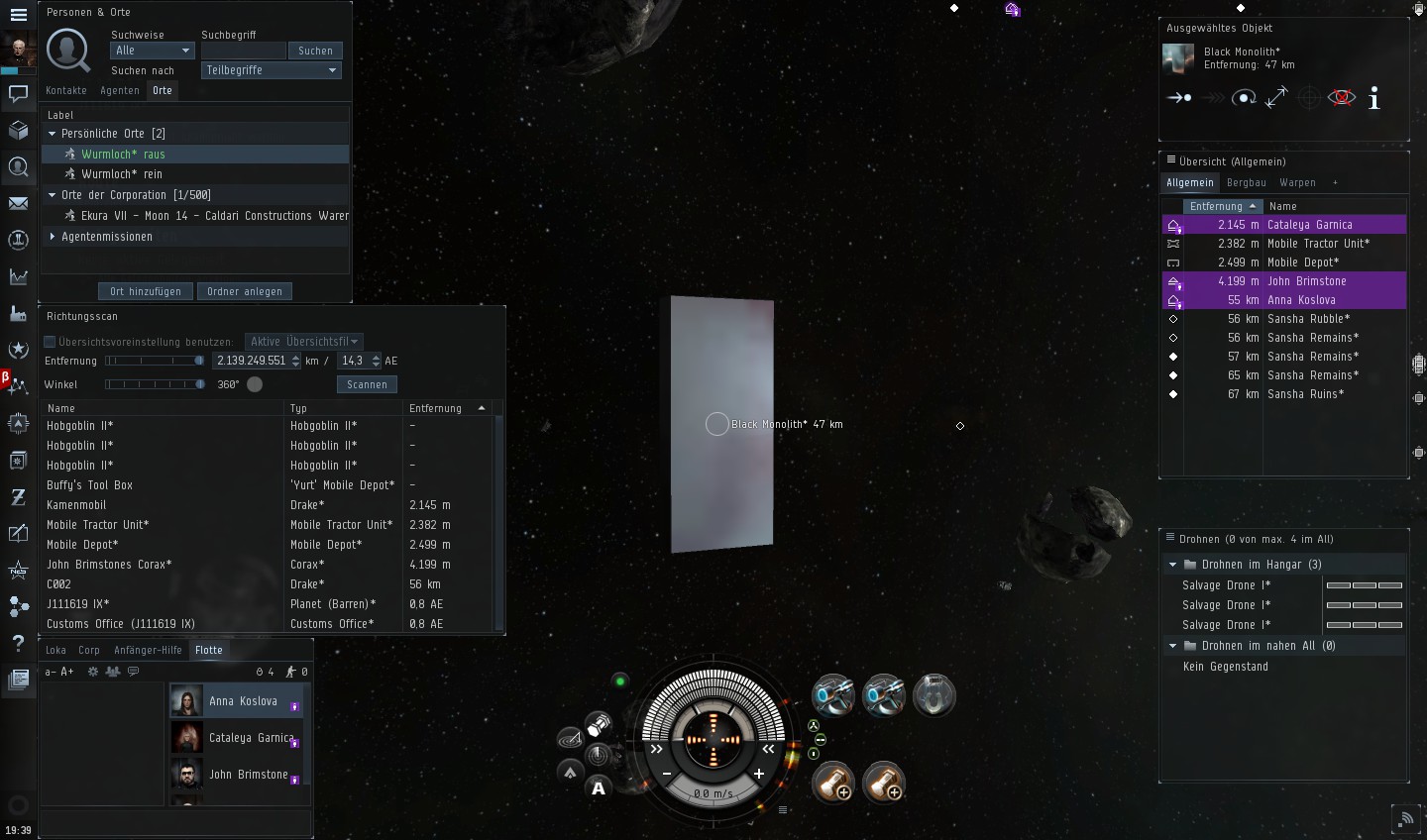Image resolution: width=1427 pixels, height=840 pixels.
Task: Click the 'Ordner anlegen' button
Action: (x=245, y=291)
